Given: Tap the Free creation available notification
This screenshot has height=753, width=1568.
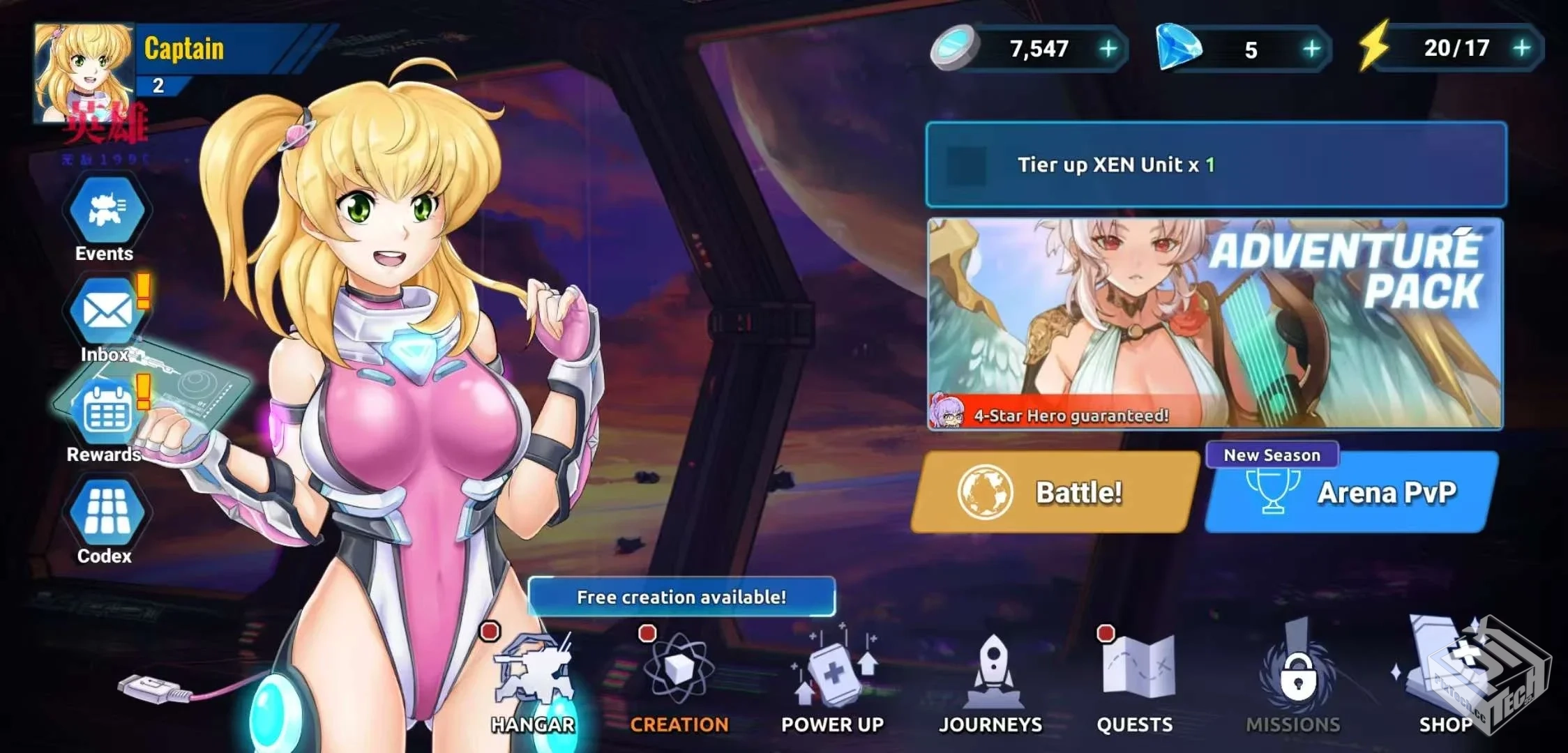Looking at the screenshot, I should (681, 596).
